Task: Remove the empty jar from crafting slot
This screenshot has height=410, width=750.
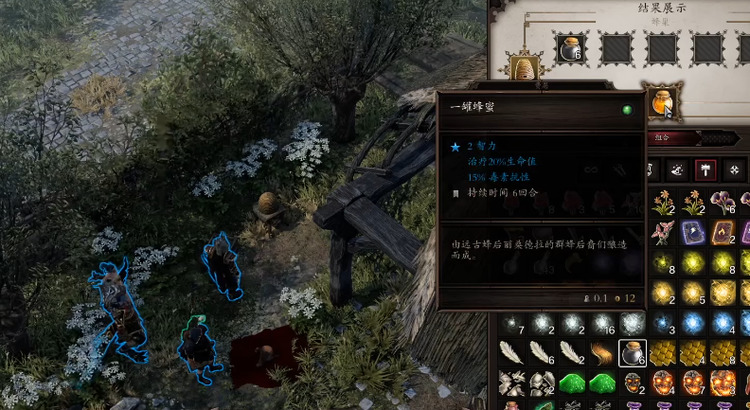Action: point(573,48)
